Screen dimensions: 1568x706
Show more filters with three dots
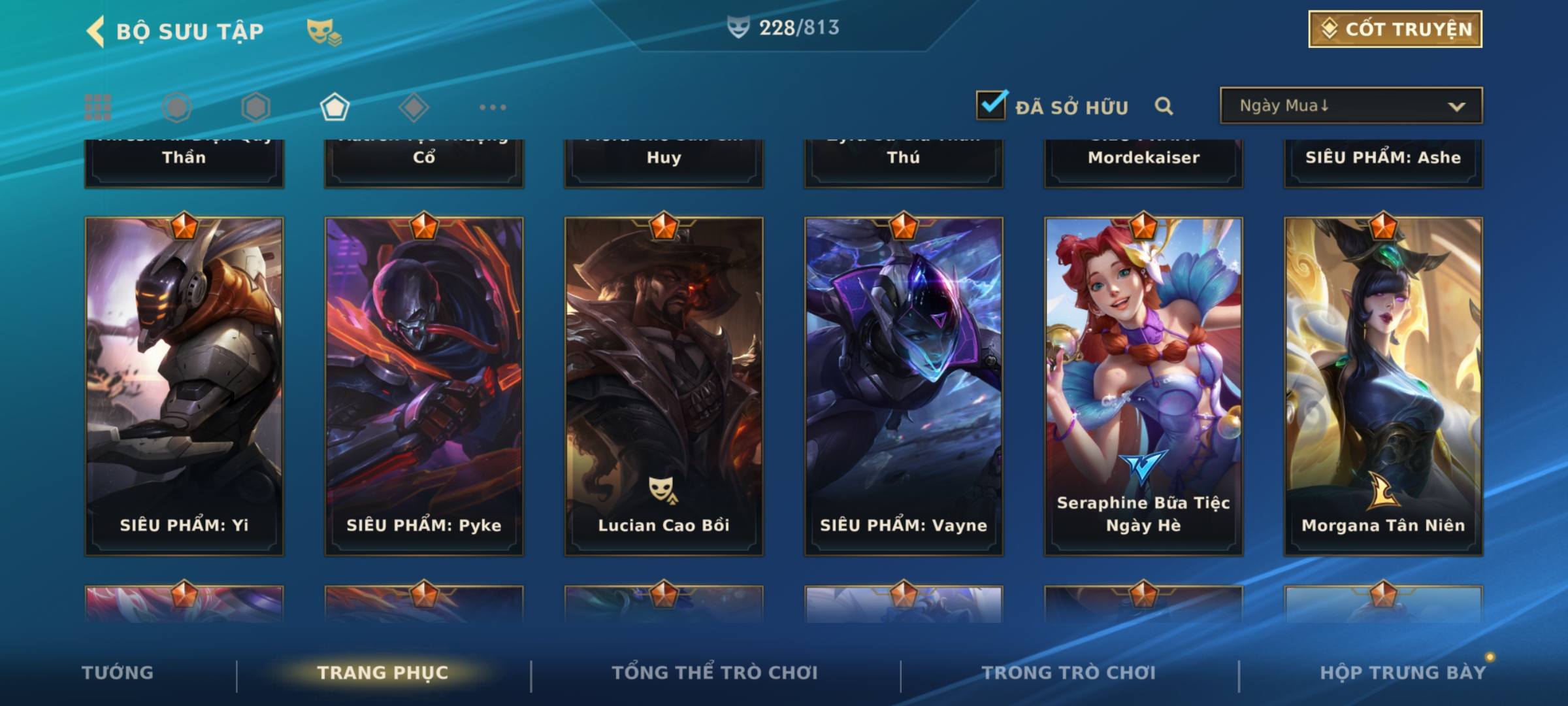(493, 107)
